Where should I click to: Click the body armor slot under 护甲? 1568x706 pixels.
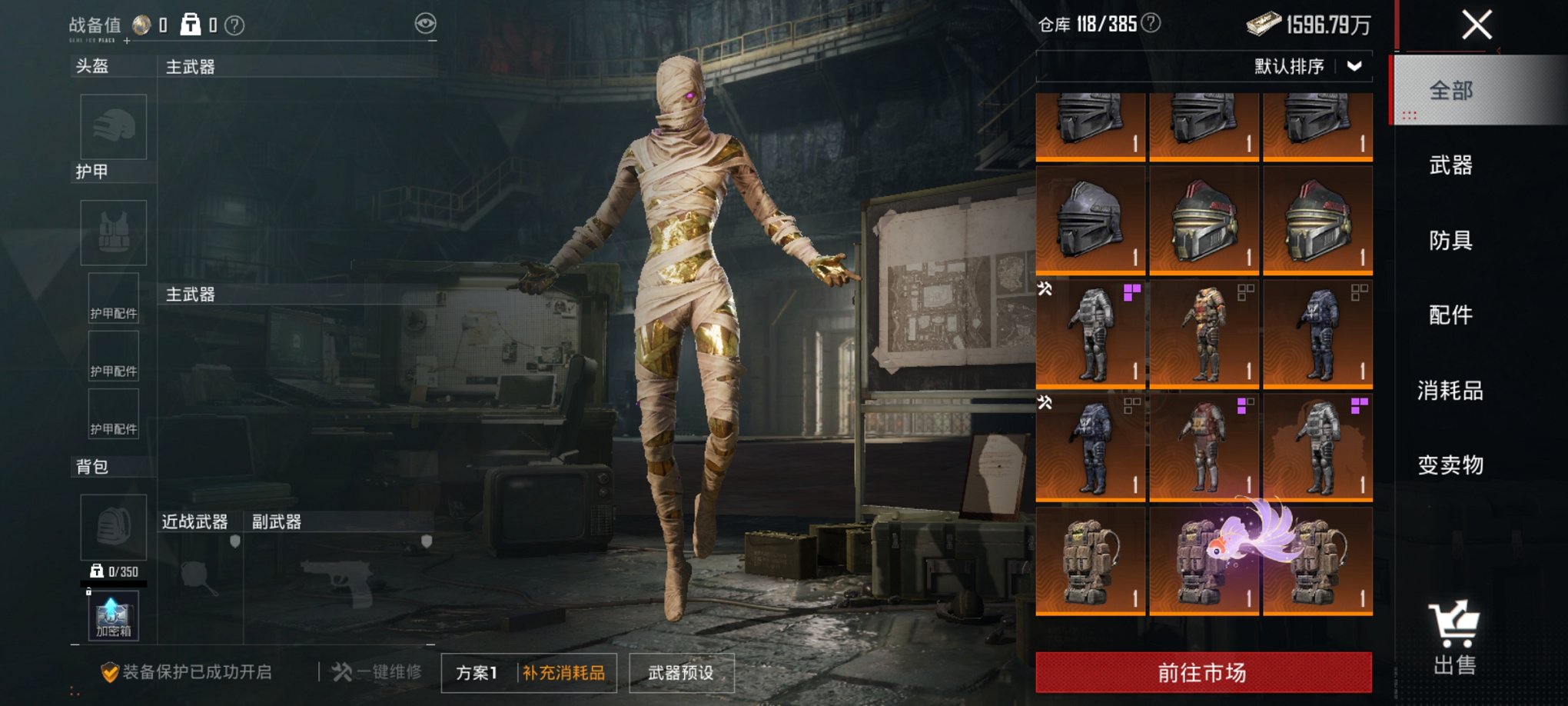[x=112, y=232]
